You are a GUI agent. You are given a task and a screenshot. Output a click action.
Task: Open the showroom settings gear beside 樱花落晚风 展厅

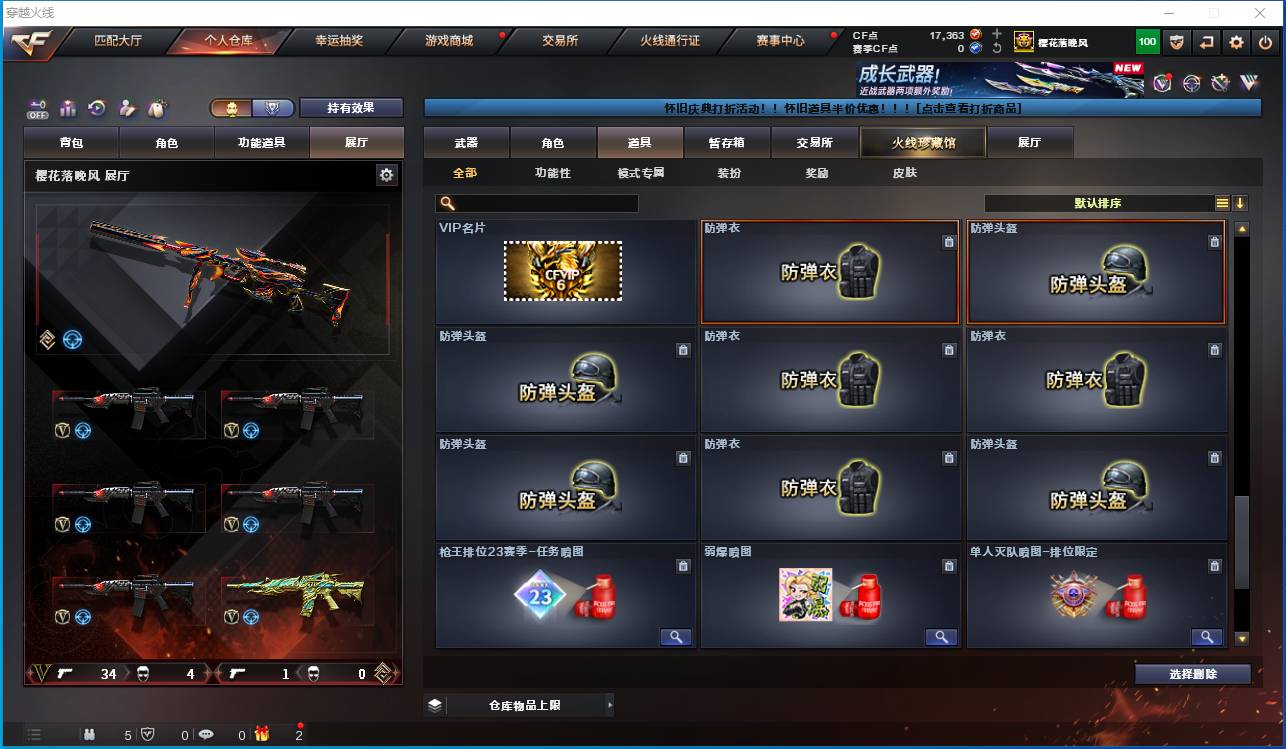coord(386,175)
